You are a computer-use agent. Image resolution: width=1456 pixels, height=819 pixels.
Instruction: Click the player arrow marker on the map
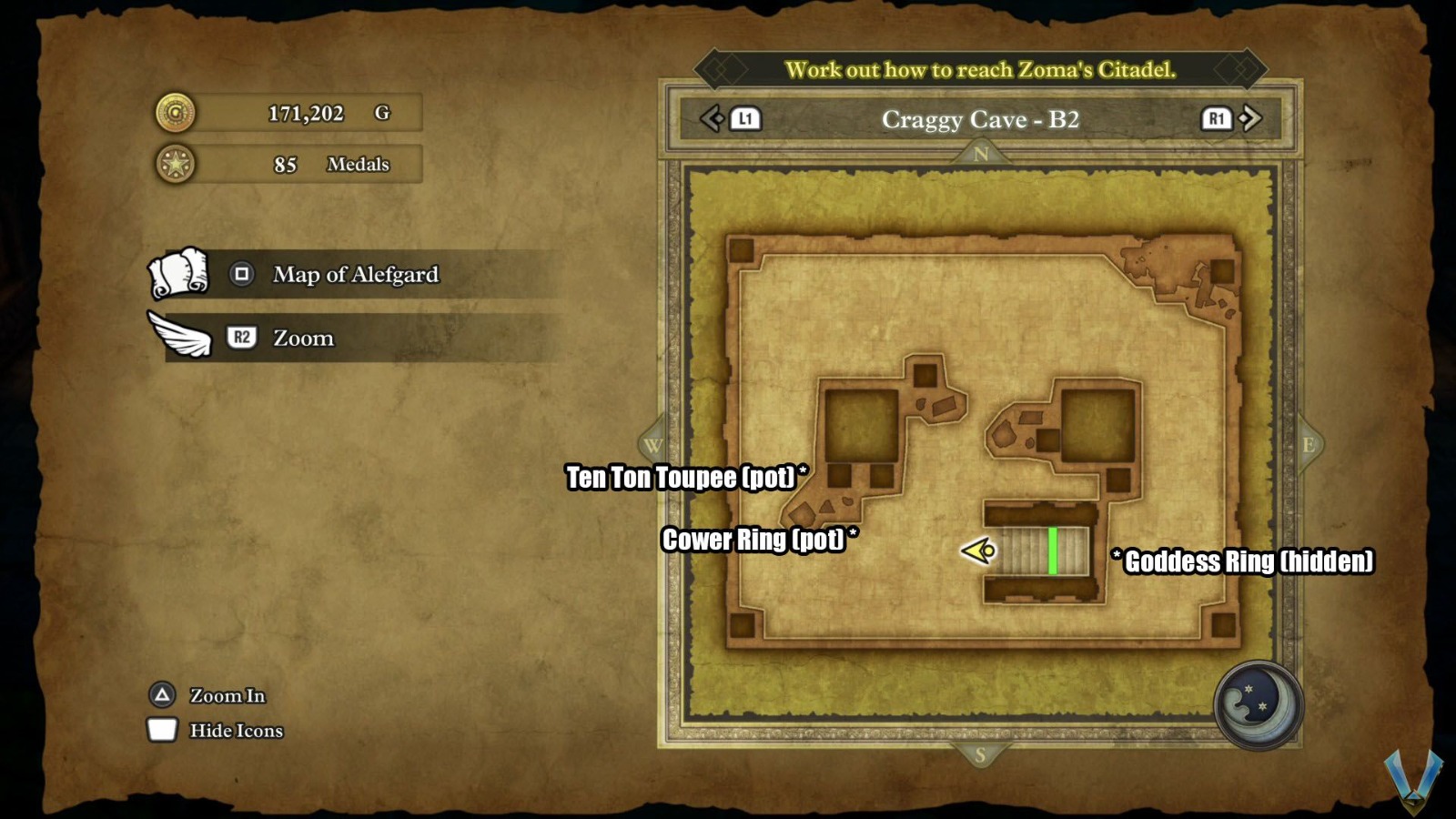977,551
